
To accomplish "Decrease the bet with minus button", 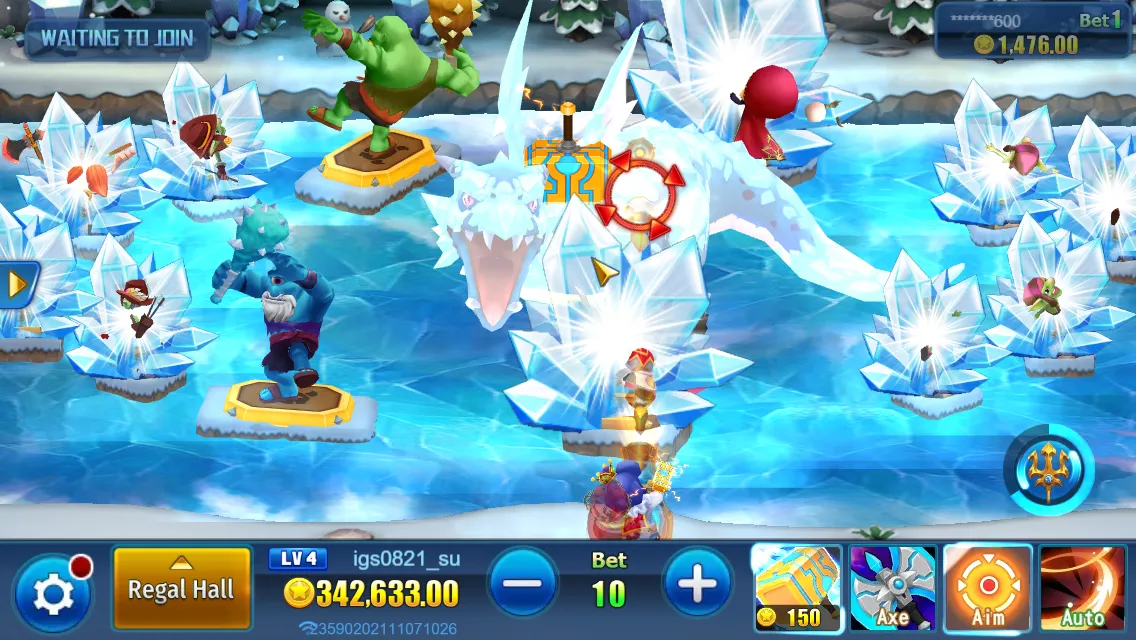I will click(x=523, y=582).
